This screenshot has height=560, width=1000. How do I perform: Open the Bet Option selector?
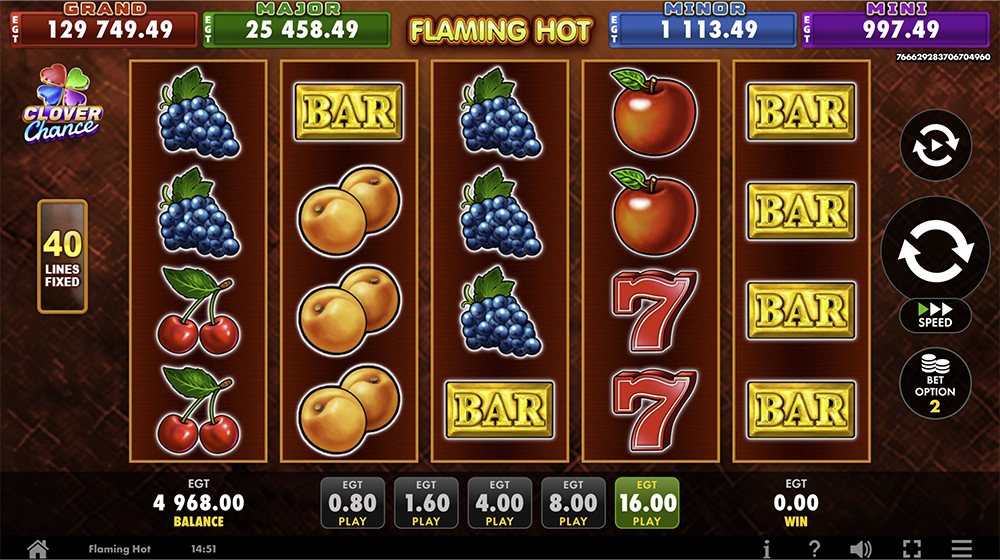click(935, 383)
